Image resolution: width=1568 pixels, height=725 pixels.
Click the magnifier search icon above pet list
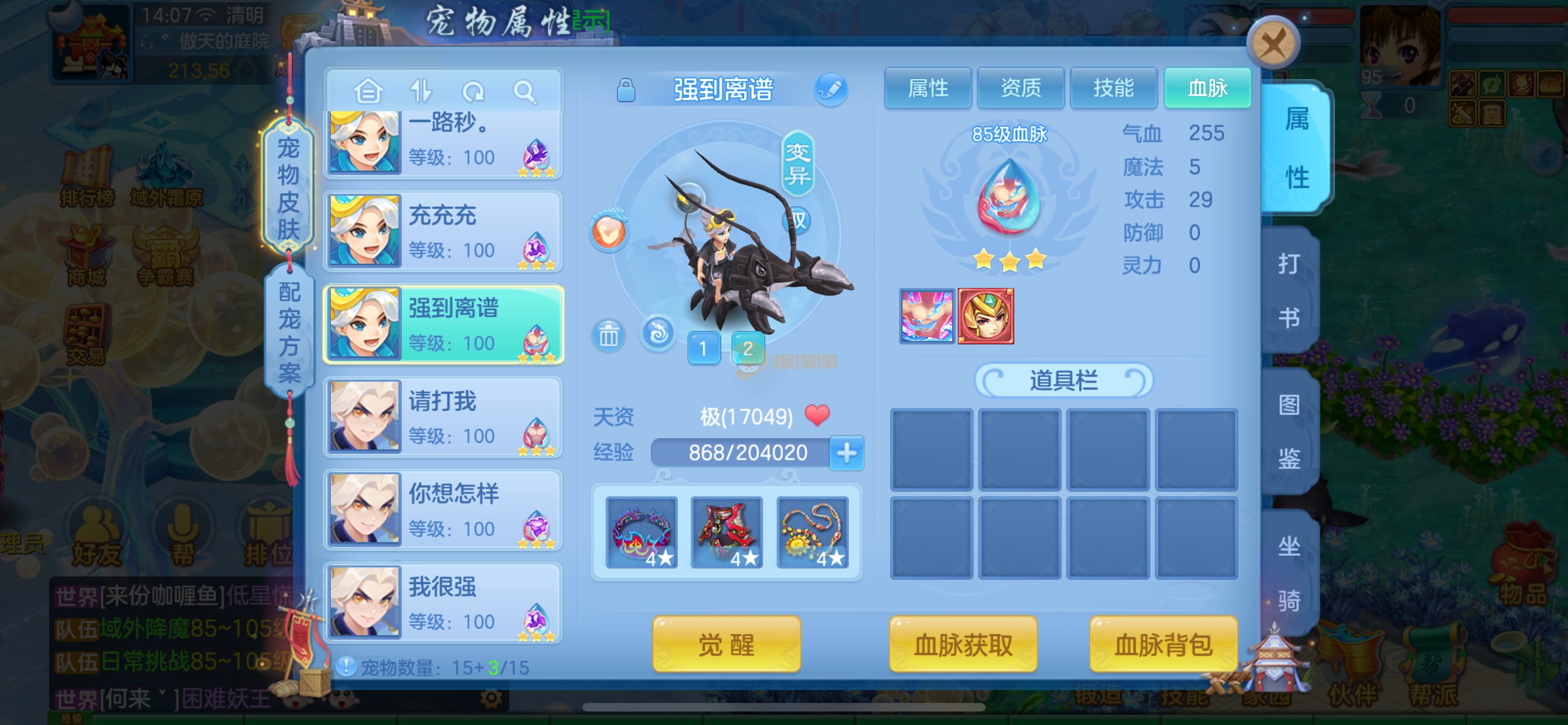click(524, 92)
